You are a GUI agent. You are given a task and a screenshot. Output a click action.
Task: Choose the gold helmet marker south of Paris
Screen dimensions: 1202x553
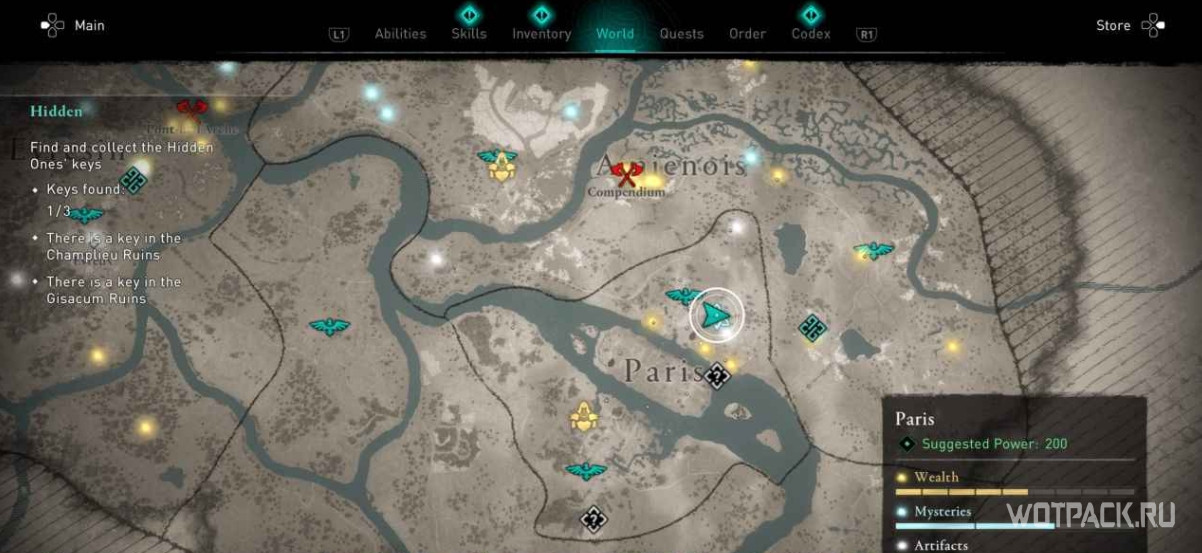pyautogui.click(x=583, y=416)
